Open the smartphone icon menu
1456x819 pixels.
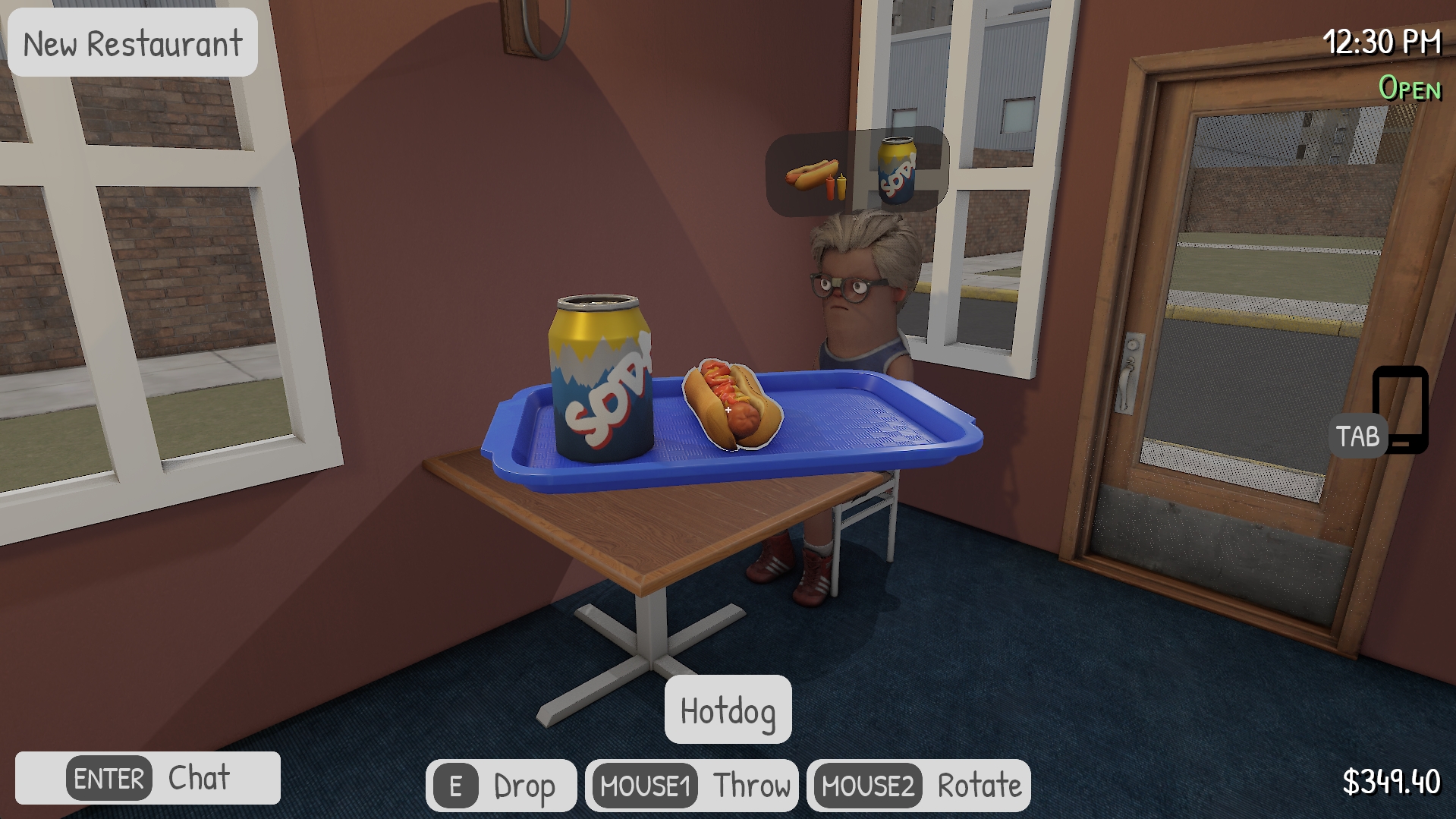tap(1400, 408)
